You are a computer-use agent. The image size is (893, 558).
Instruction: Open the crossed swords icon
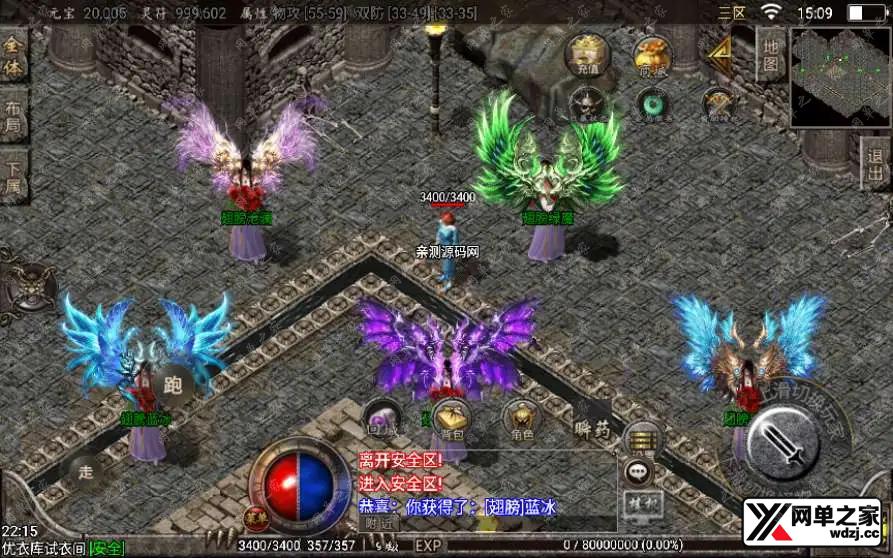pyautogui.click(x=716, y=103)
